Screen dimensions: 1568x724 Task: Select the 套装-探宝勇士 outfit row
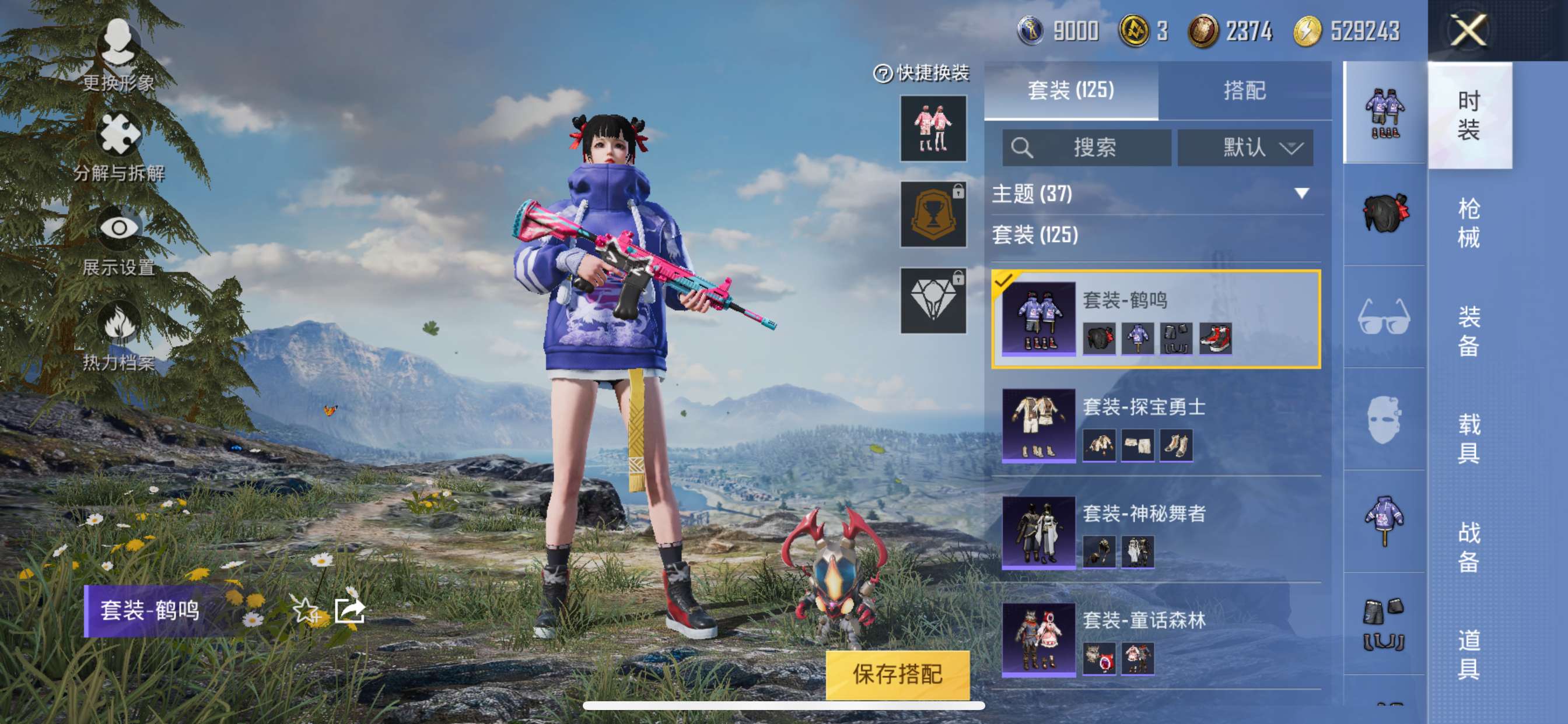(x=1156, y=425)
